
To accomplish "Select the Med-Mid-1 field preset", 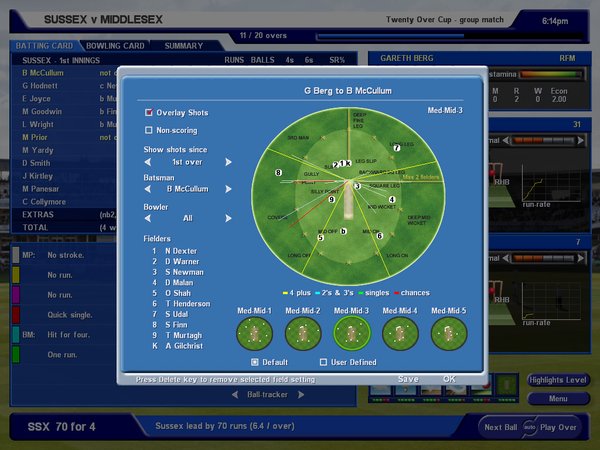I will coord(253,331).
